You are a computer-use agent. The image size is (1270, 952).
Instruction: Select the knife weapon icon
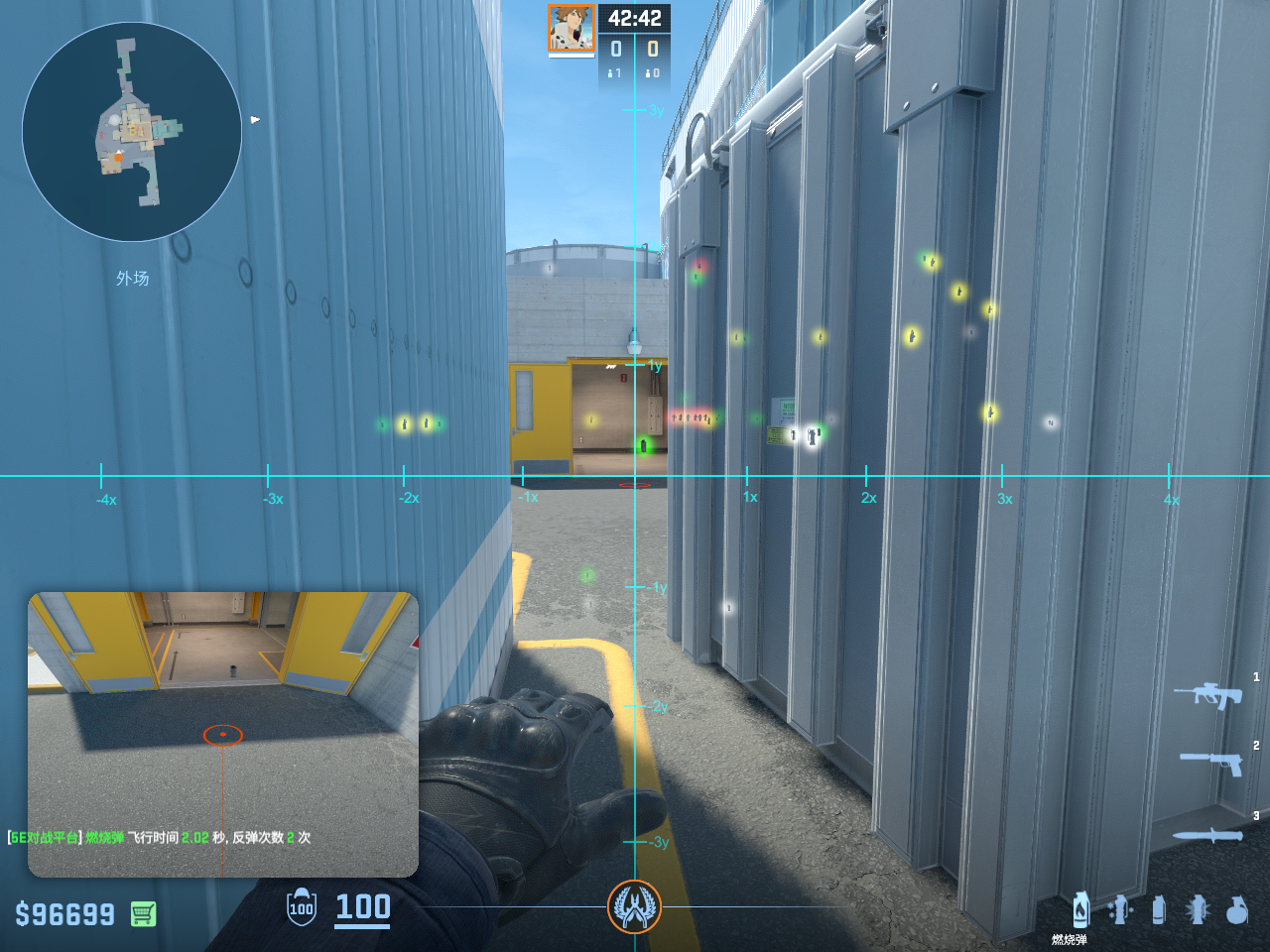coord(1207,835)
